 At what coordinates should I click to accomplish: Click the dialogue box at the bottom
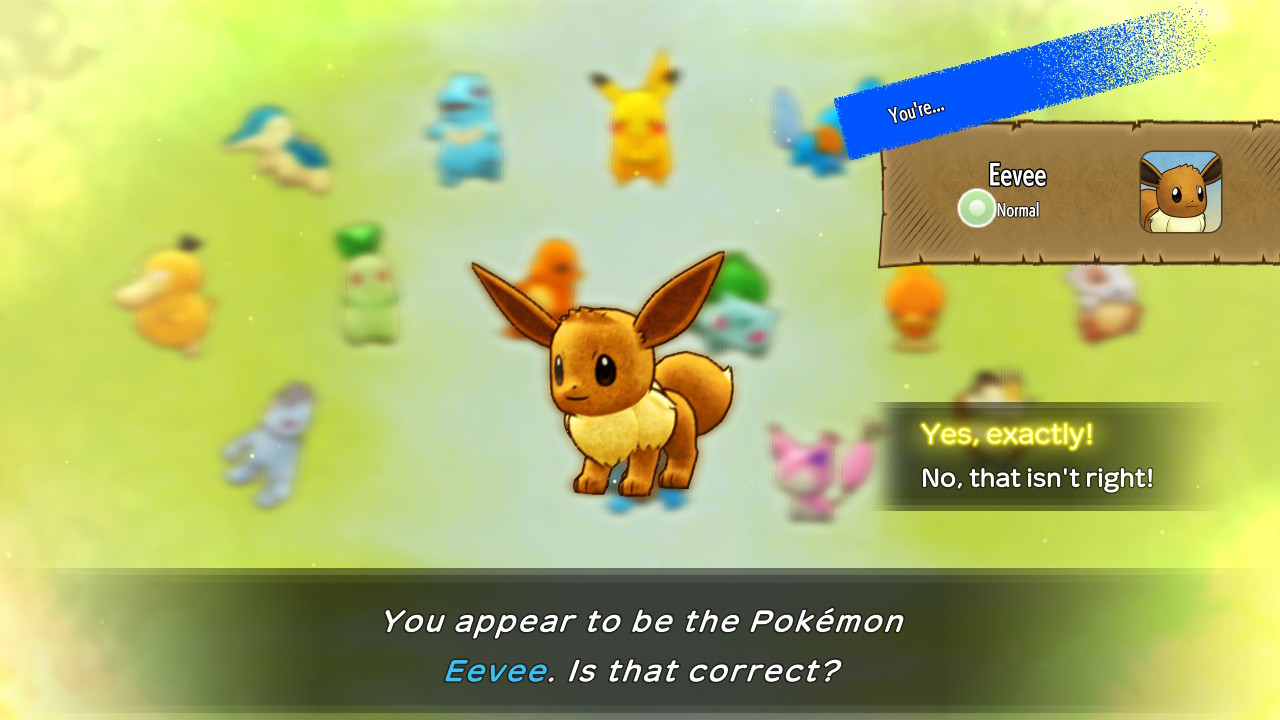pos(640,645)
